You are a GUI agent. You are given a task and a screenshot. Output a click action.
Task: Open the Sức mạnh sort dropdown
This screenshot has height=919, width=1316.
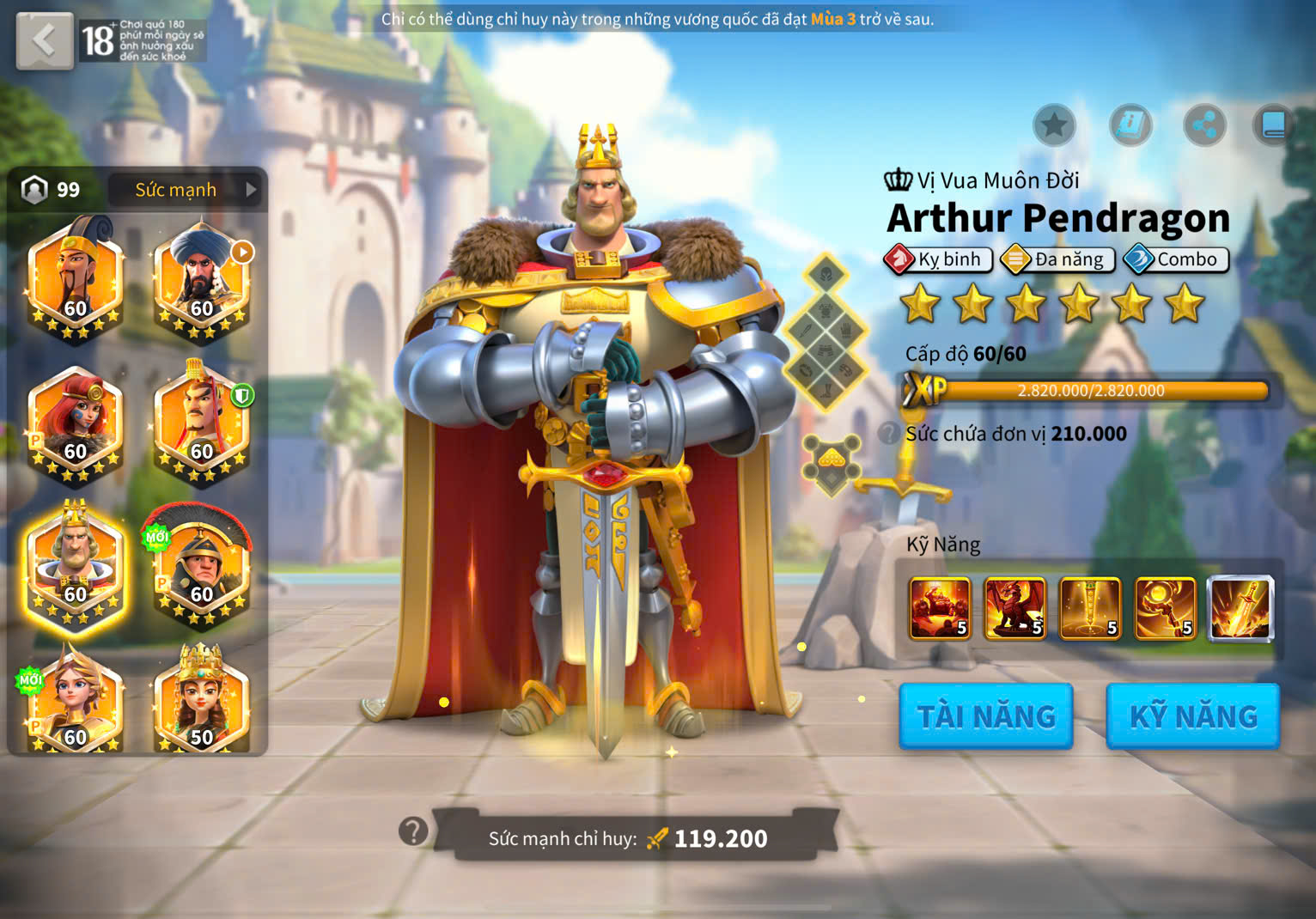click(x=187, y=190)
